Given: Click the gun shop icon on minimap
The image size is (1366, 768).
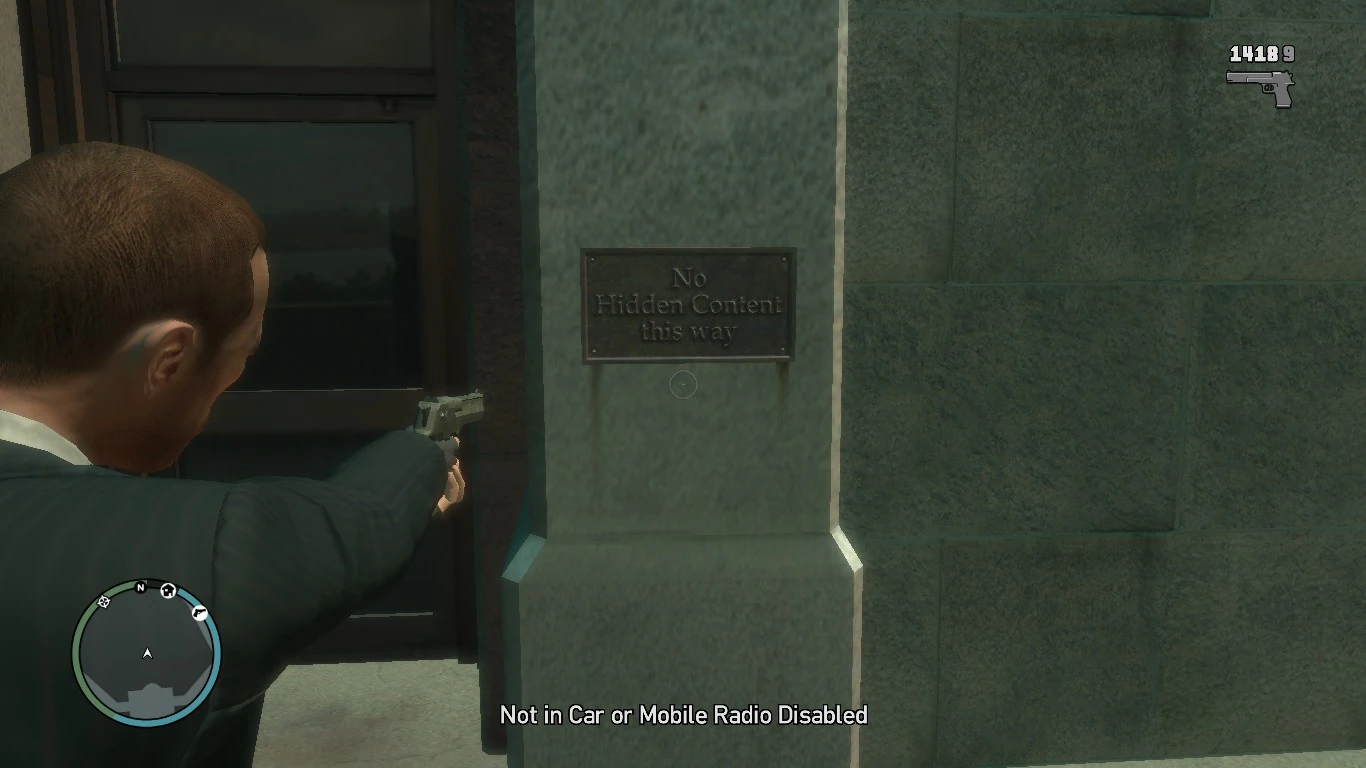Looking at the screenshot, I should 200,613.
